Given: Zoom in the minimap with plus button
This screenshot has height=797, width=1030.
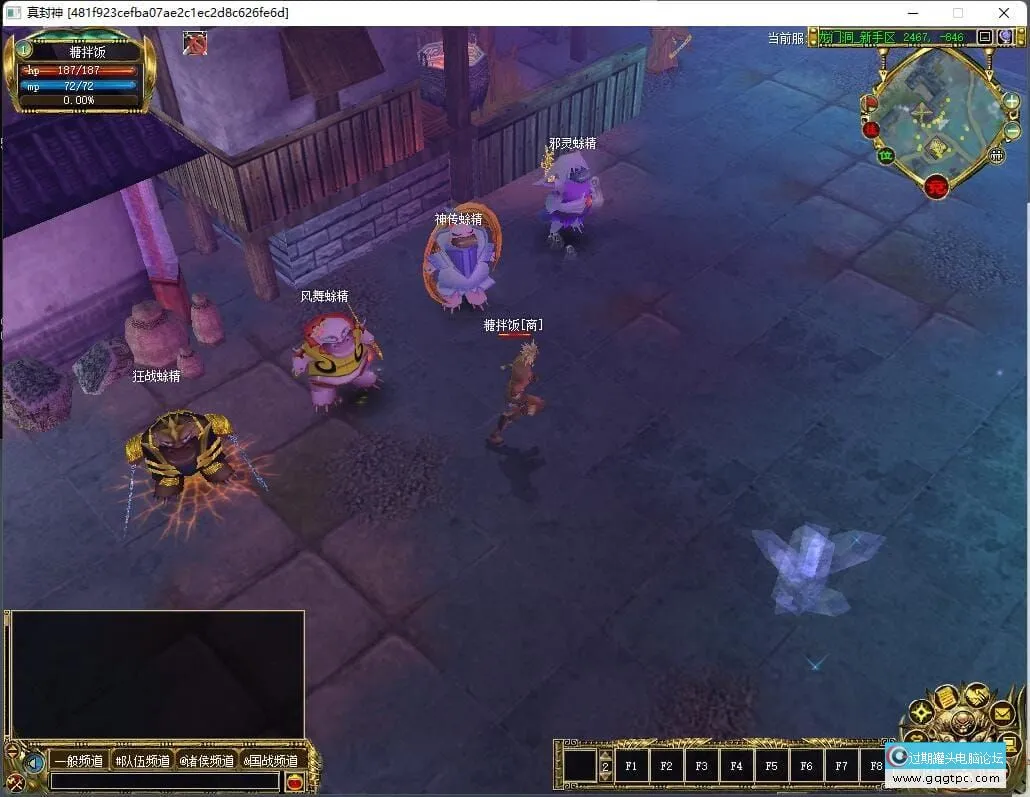Looking at the screenshot, I should pos(1011,101).
